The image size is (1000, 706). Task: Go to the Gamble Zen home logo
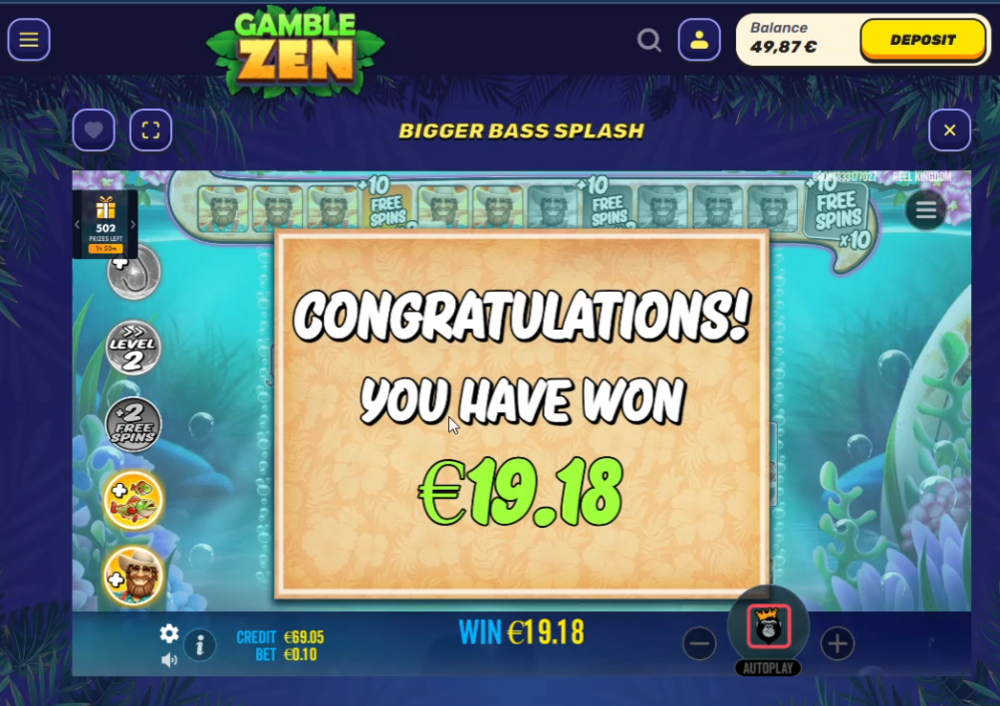coord(295,50)
